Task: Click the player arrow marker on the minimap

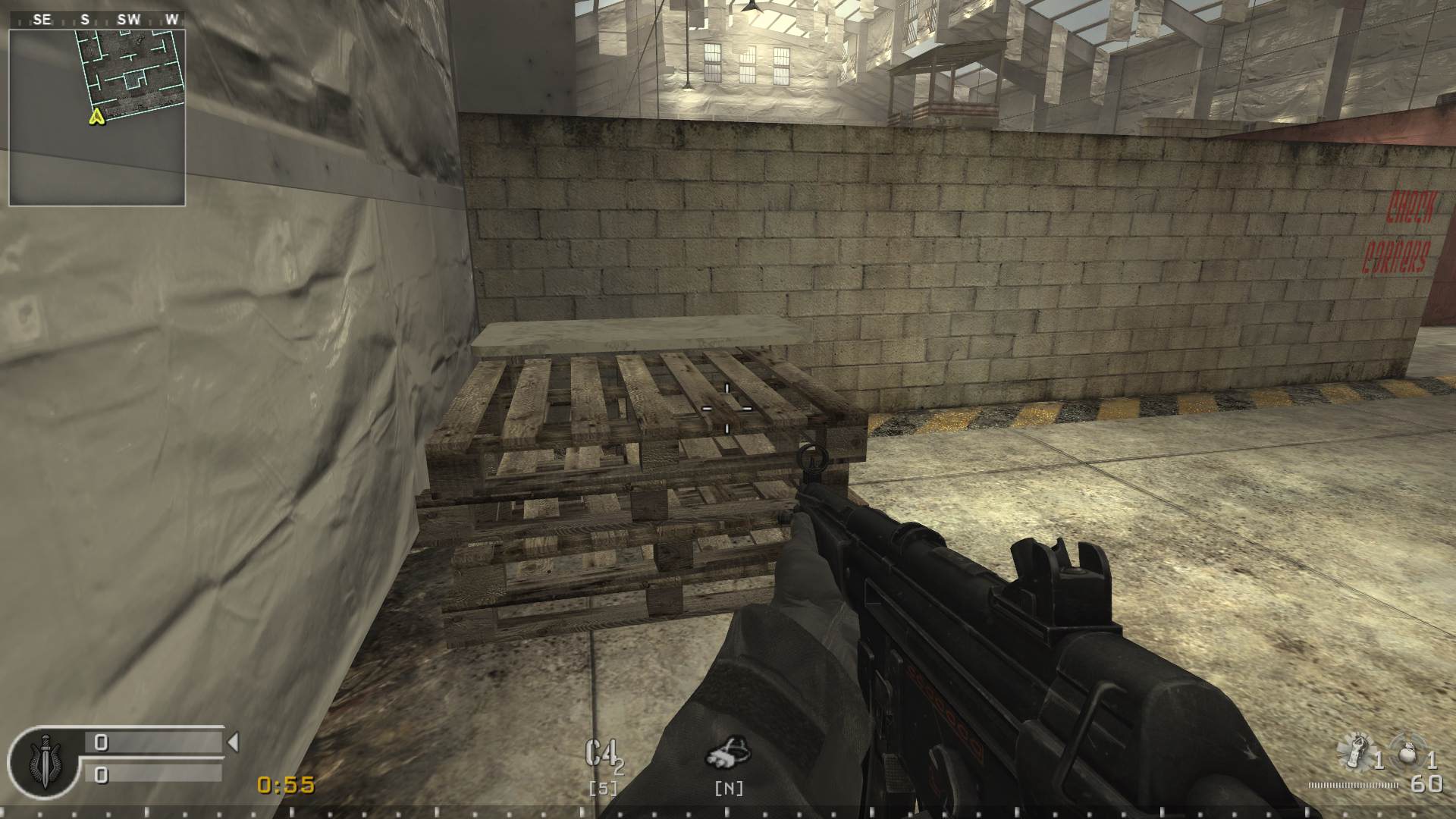Action: coord(96,116)
